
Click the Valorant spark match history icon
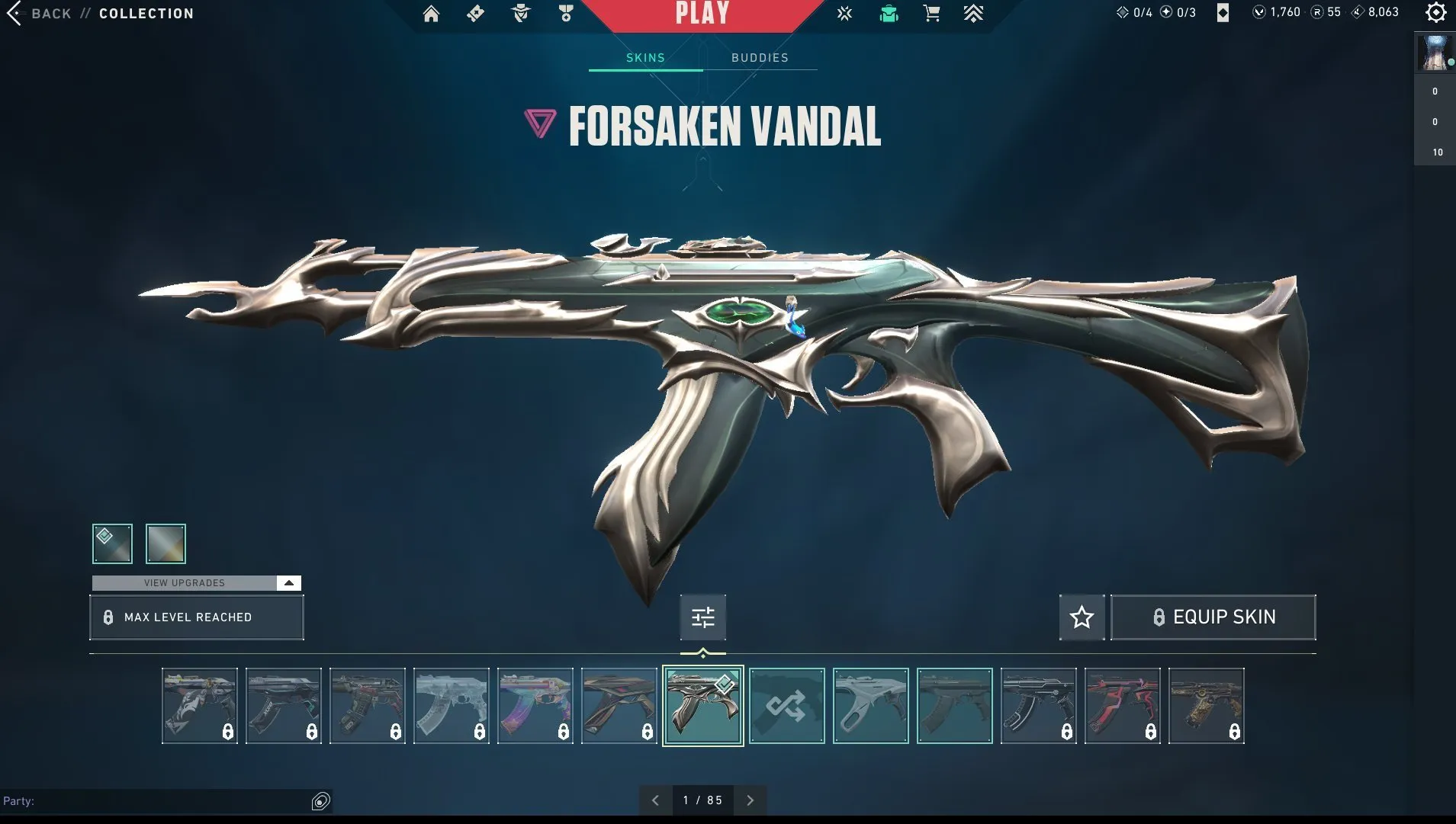pos(844,13)
